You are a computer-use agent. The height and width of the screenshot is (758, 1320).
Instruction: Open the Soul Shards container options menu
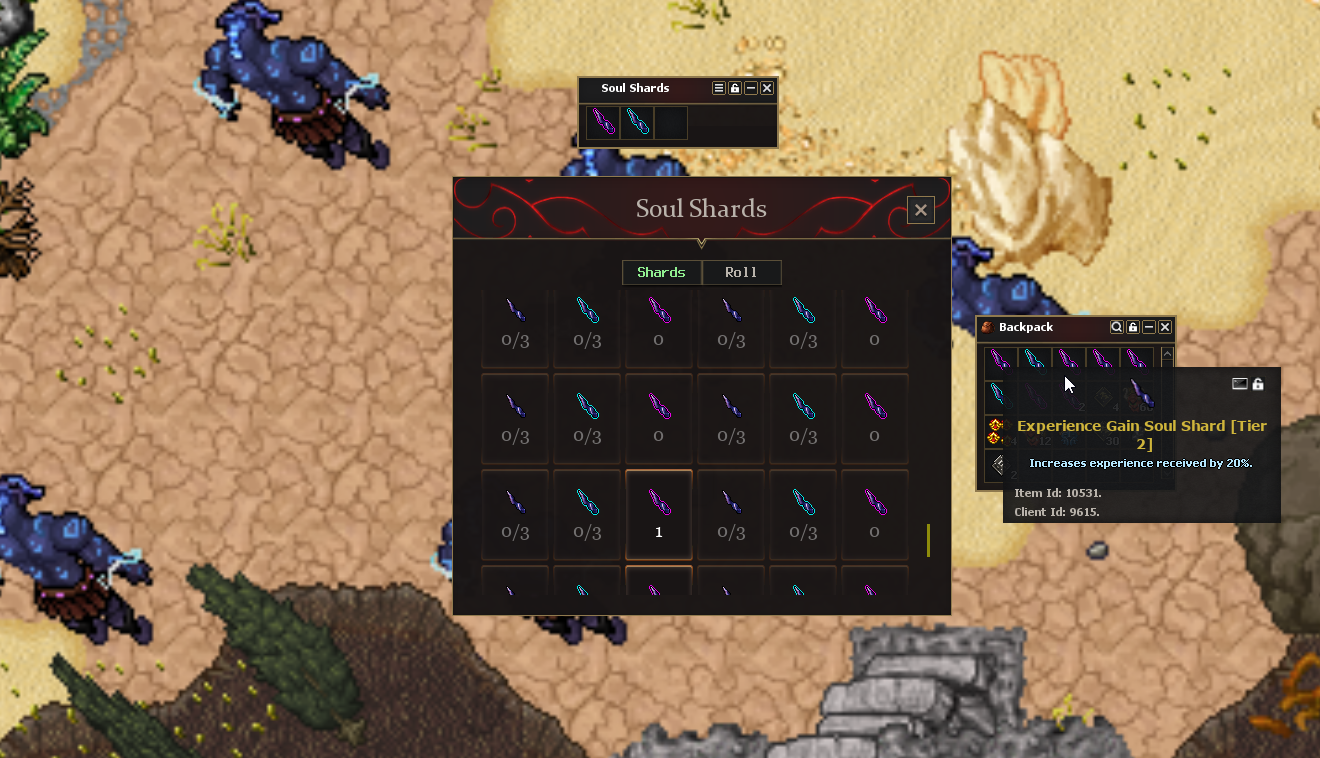coord(718,89)
